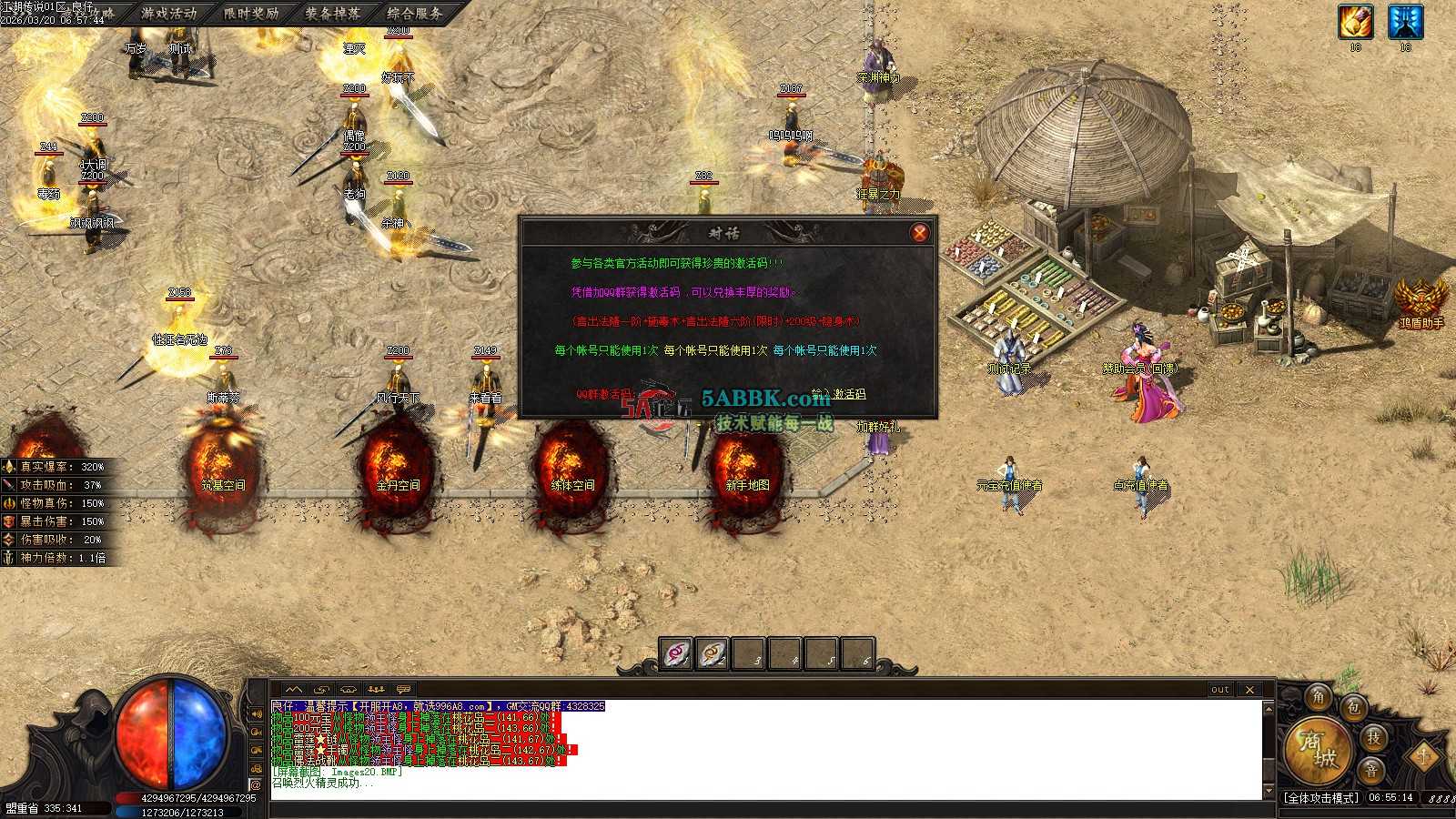Toggle sound with 音 button
The image size is (1456, 819).
1371,771
